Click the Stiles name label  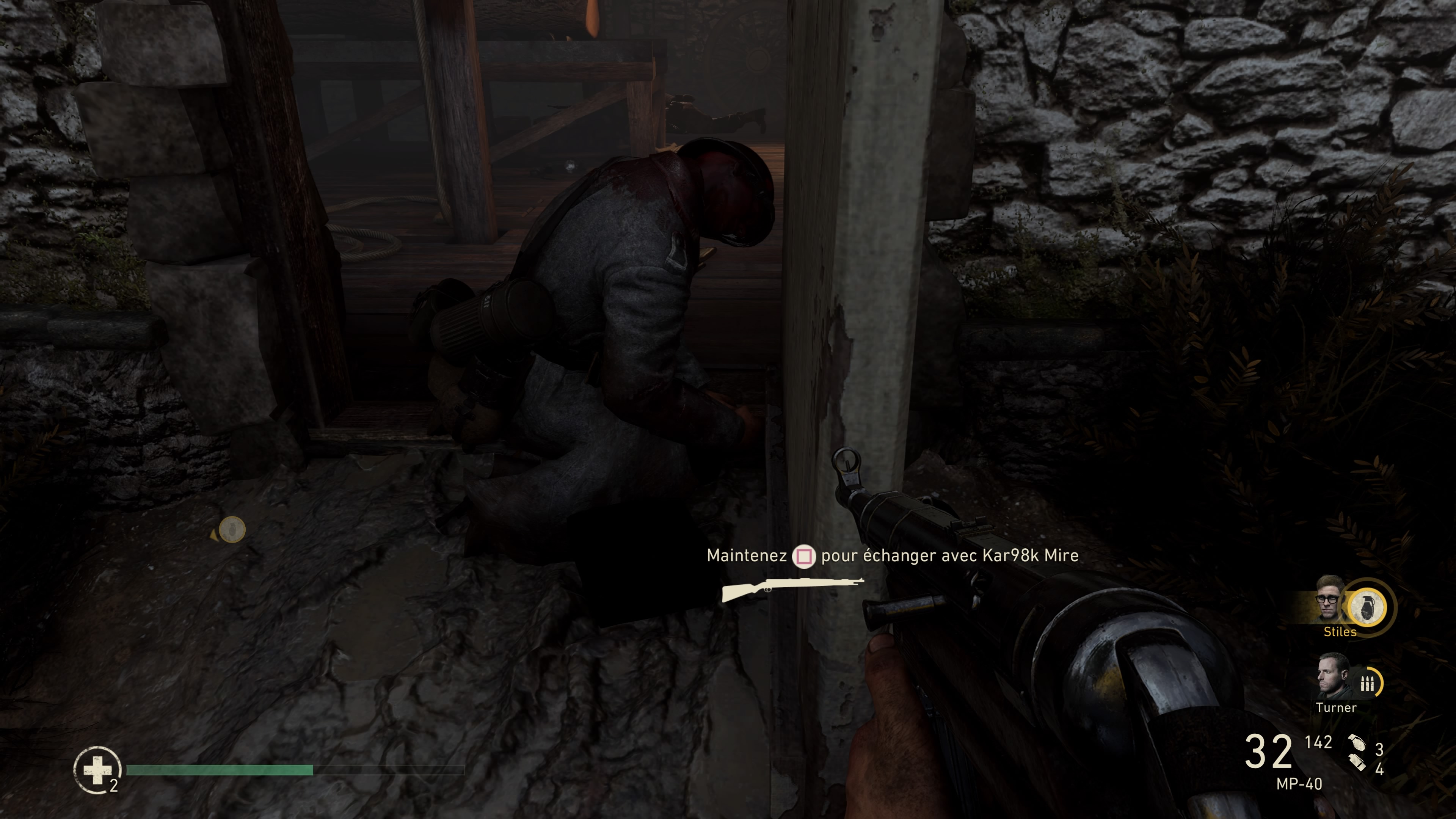point(1340,631)
